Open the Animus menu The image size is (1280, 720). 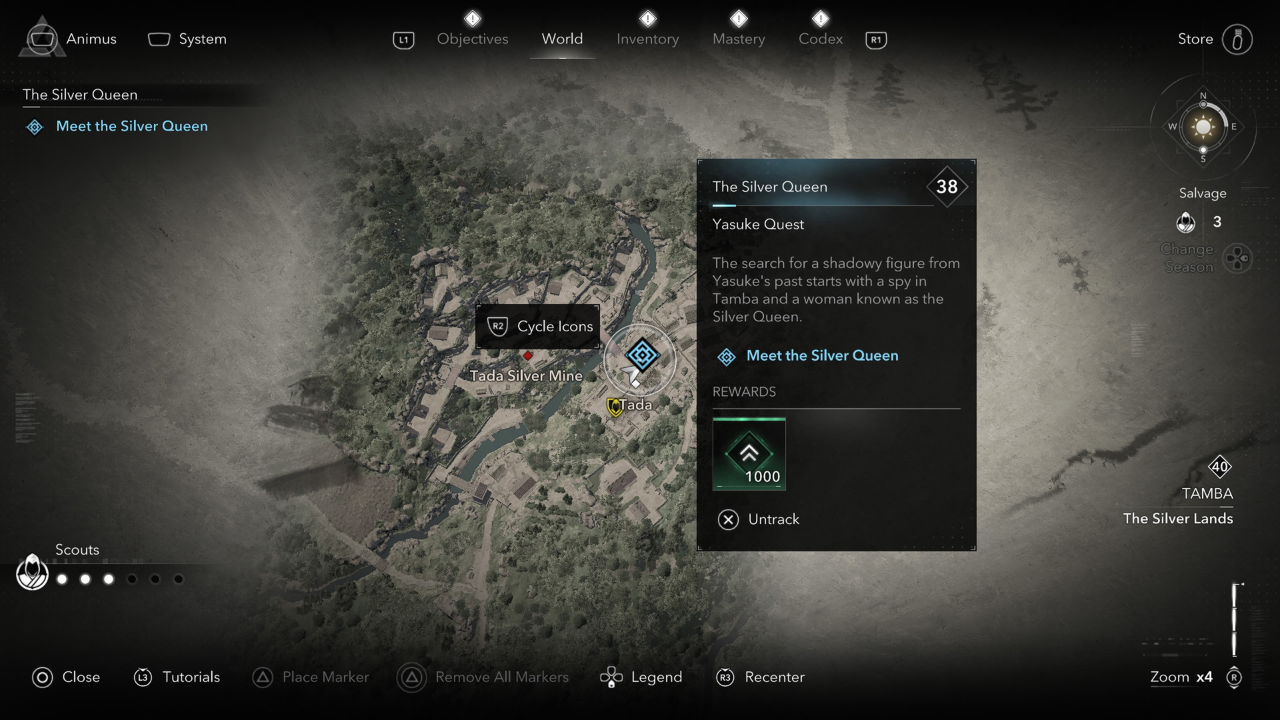70,39
